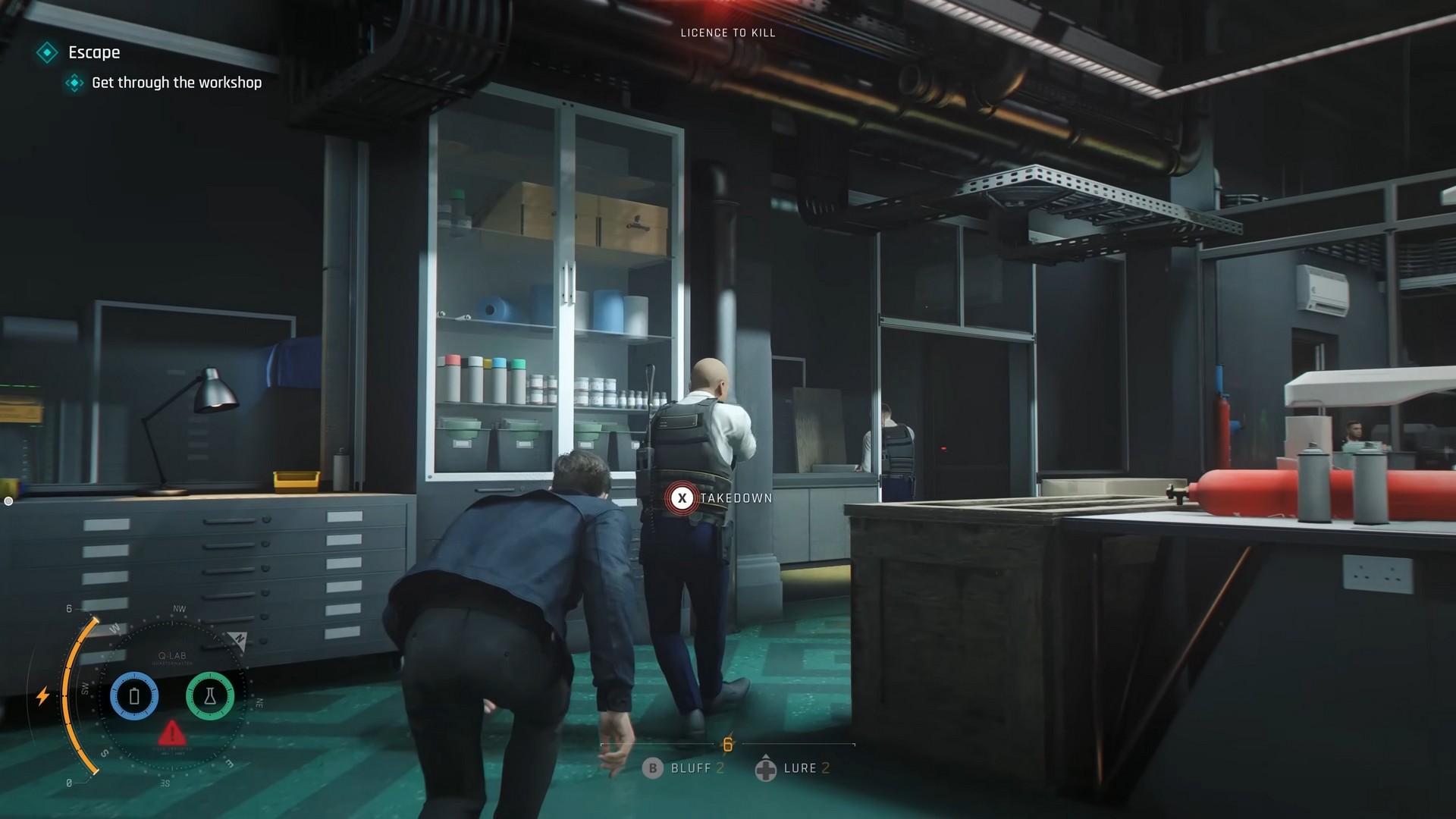Collapse the Get through the workshop sub-objective
Screen dimensions: 1456x819
coord(176,83)
